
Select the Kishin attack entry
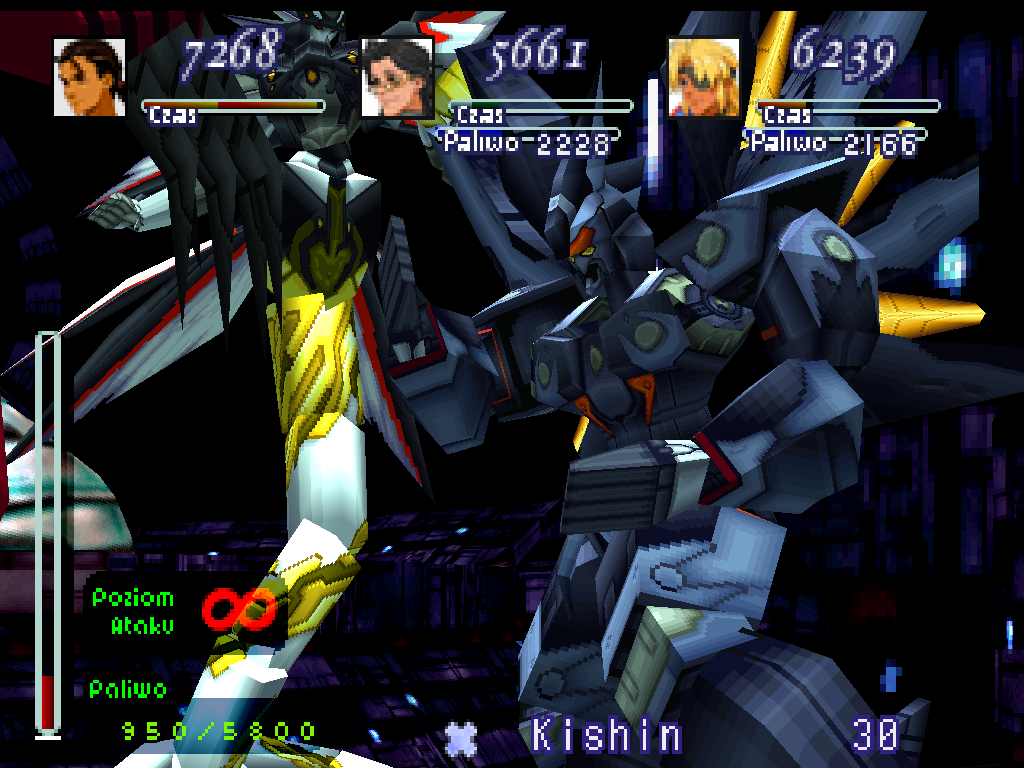pos(606,736)
